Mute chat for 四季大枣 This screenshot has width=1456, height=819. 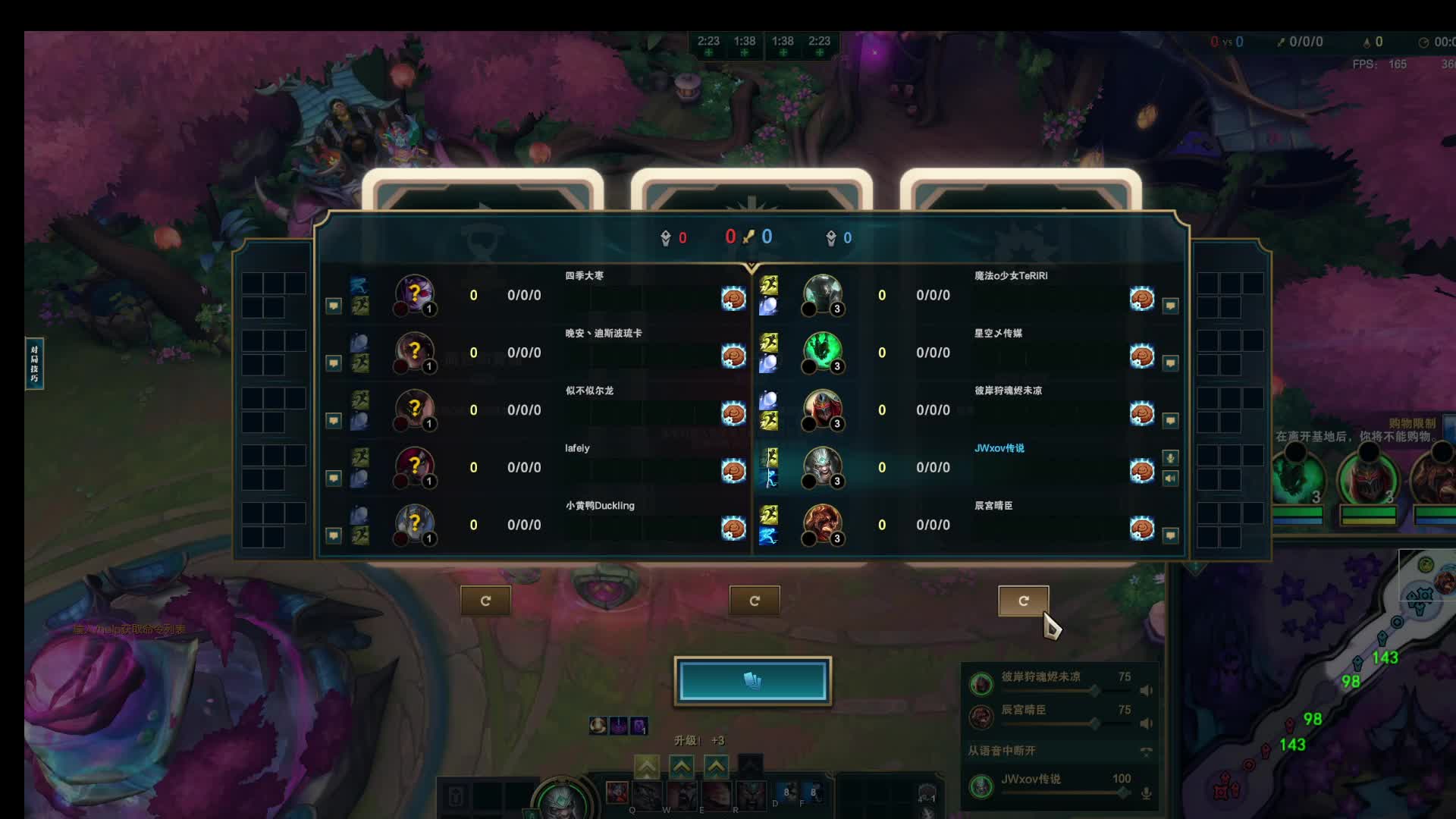pyautogui.click(x=333, y=306)
